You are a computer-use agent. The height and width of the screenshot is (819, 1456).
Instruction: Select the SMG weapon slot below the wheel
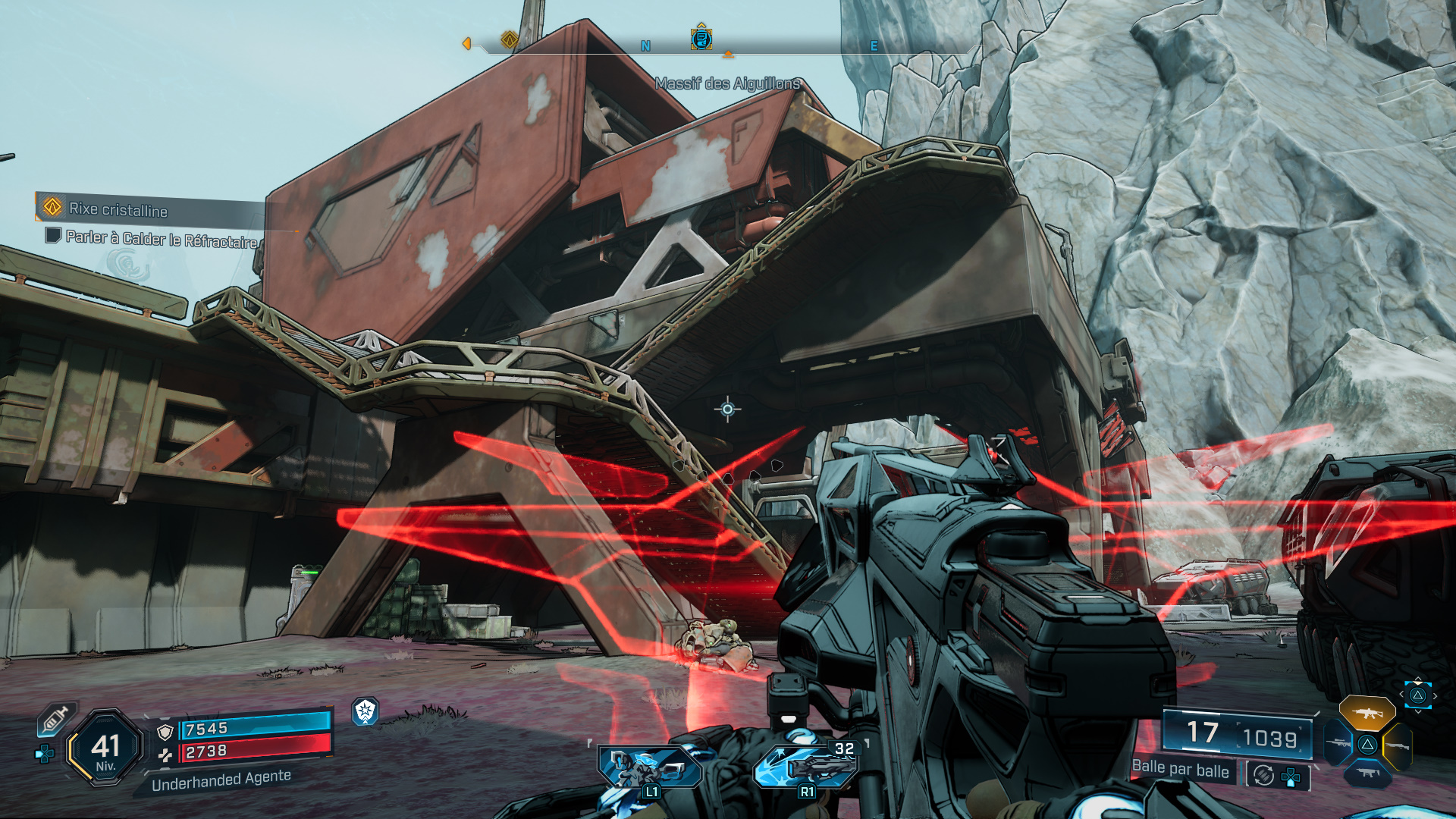pyautogui.click(x=1367, y=773)
